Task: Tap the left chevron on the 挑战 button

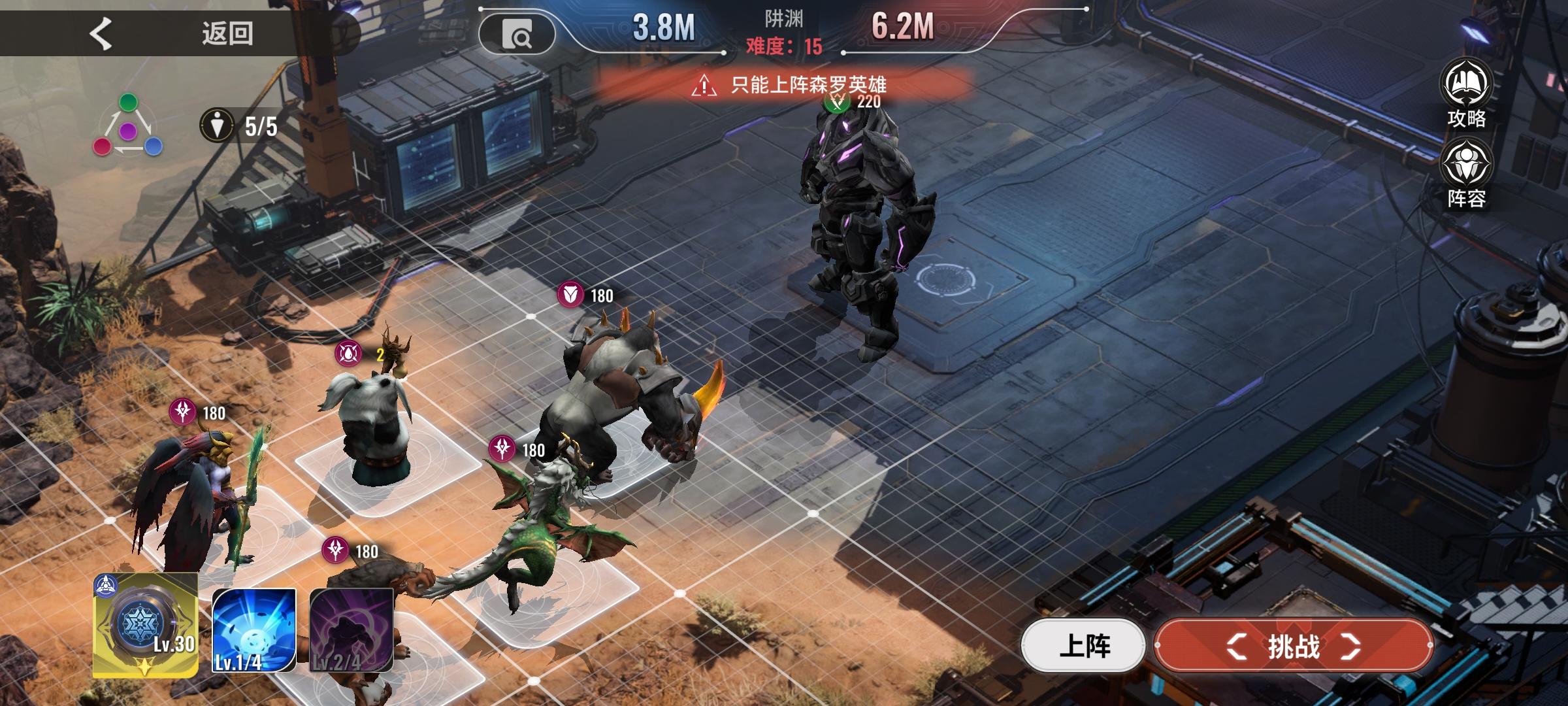Action: pyautogui.click(x=1236, y=647)
